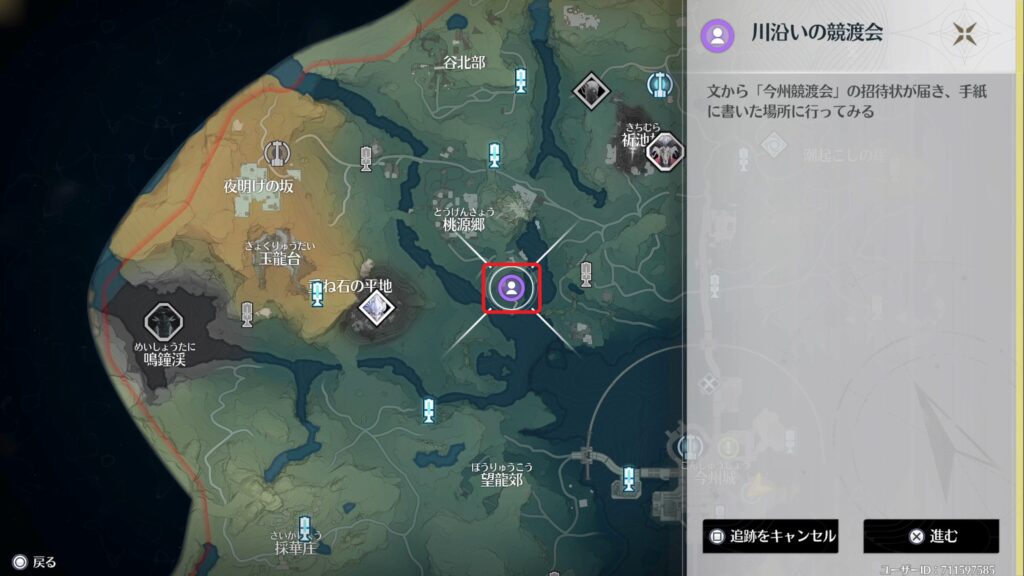The width and height of the screenshot is (1024, 576).
Task: Click the teleport beacon above 採華庄
Action: (x=304, y=526)
